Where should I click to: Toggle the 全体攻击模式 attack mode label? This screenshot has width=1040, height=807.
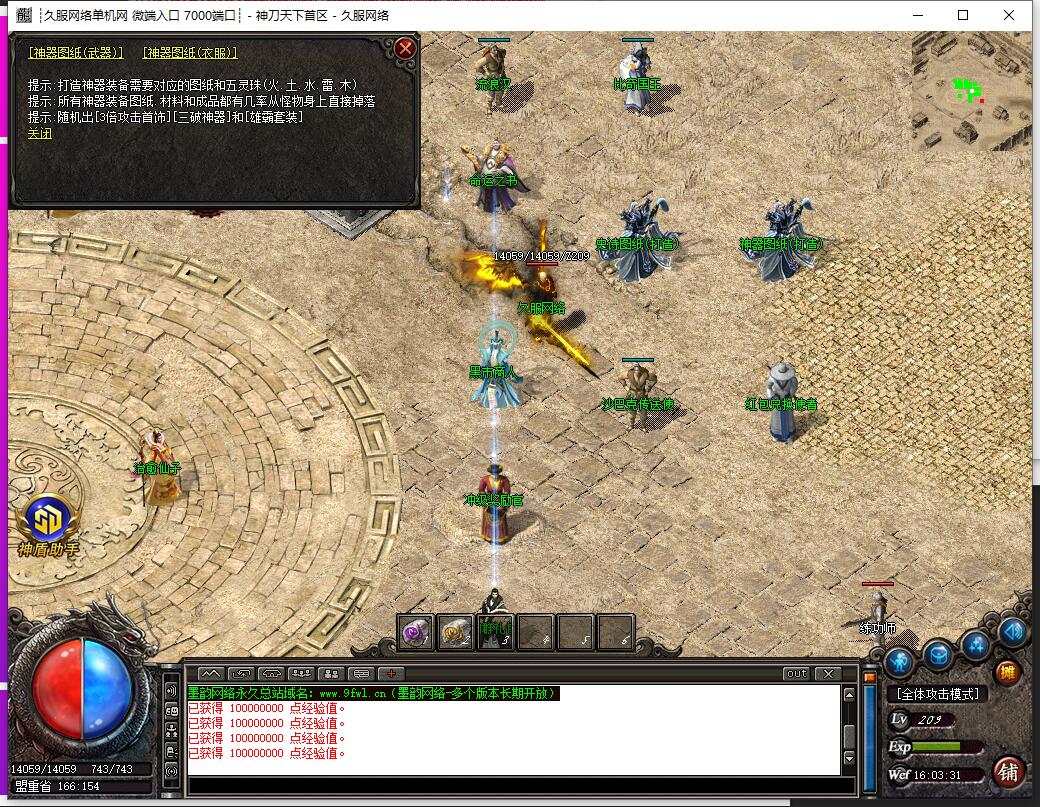pyautogui.click(x=937, y=694)
